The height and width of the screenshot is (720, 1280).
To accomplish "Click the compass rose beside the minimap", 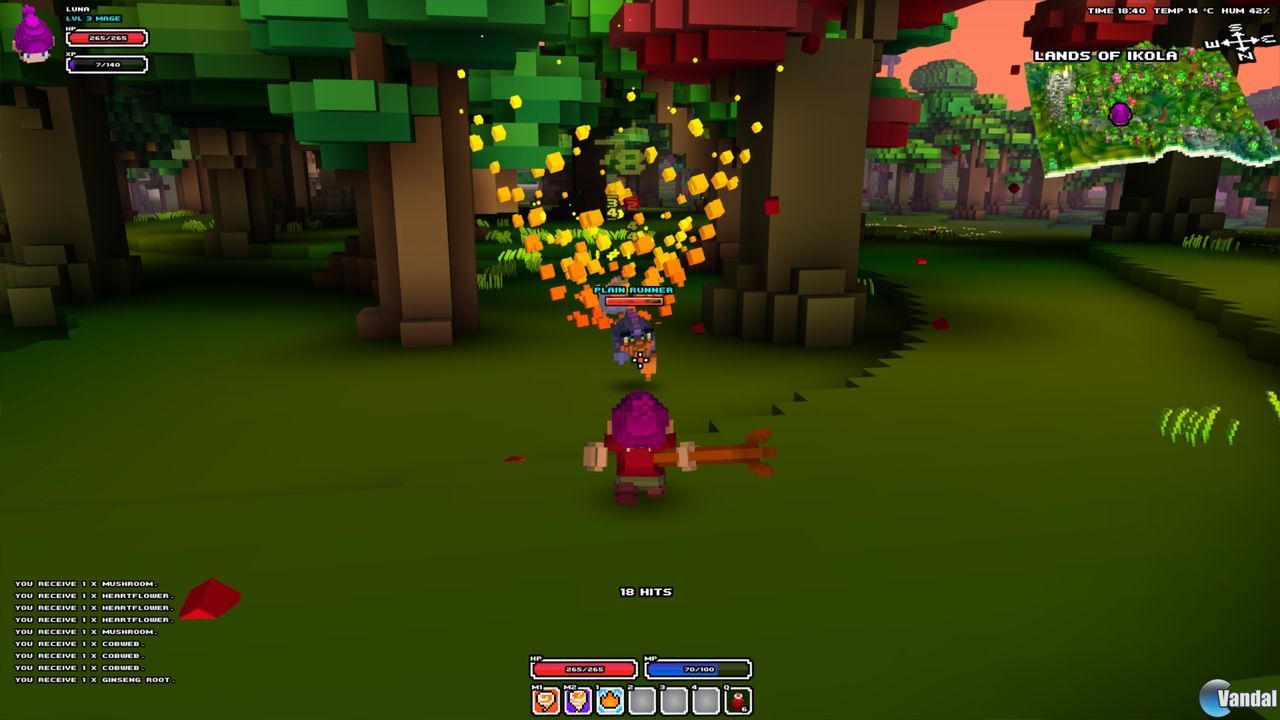I will point(1240,42).
